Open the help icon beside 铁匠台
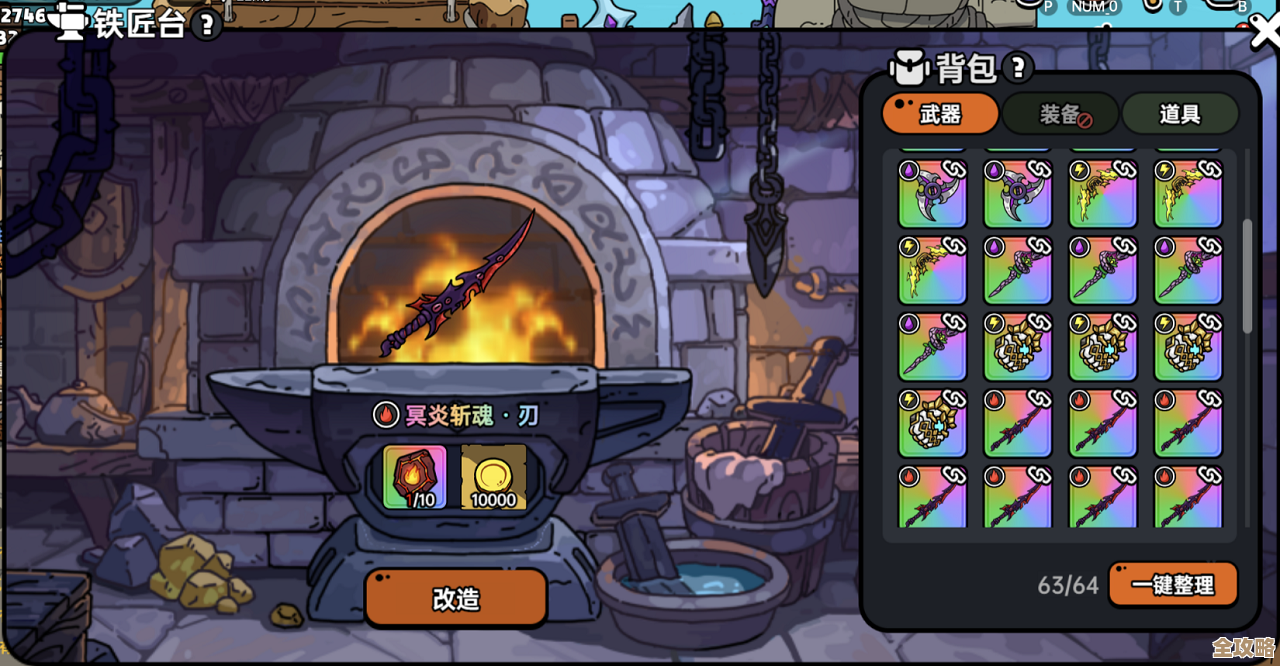1280x666 pixels. click(206, 25)
